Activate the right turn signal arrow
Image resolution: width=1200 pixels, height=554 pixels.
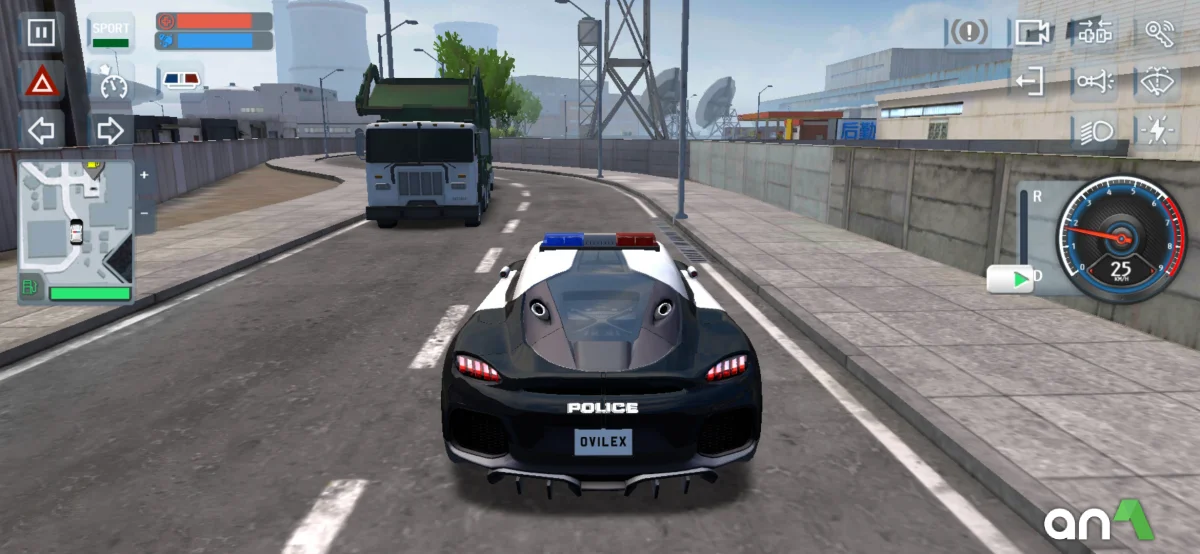point(110,130)
